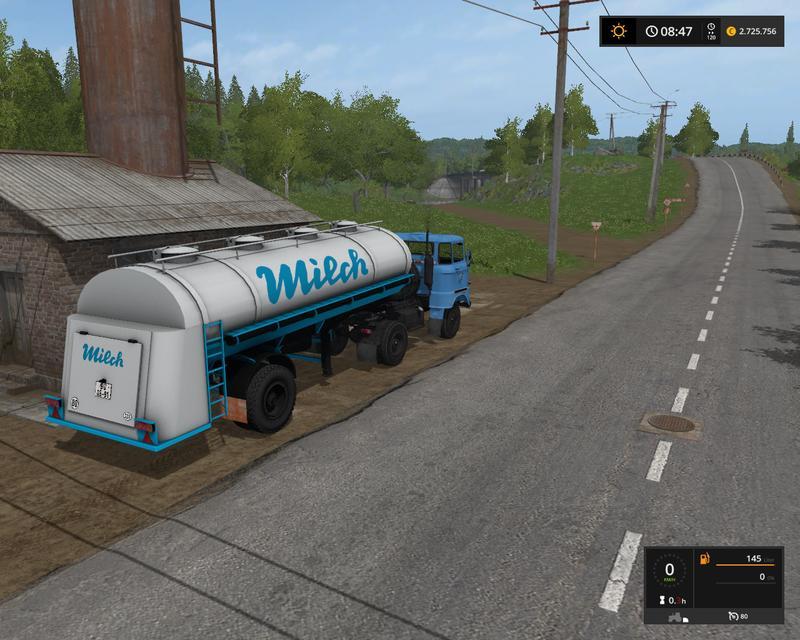
Task: Select the time scale 120 indicator
Action: coord(711,32)
